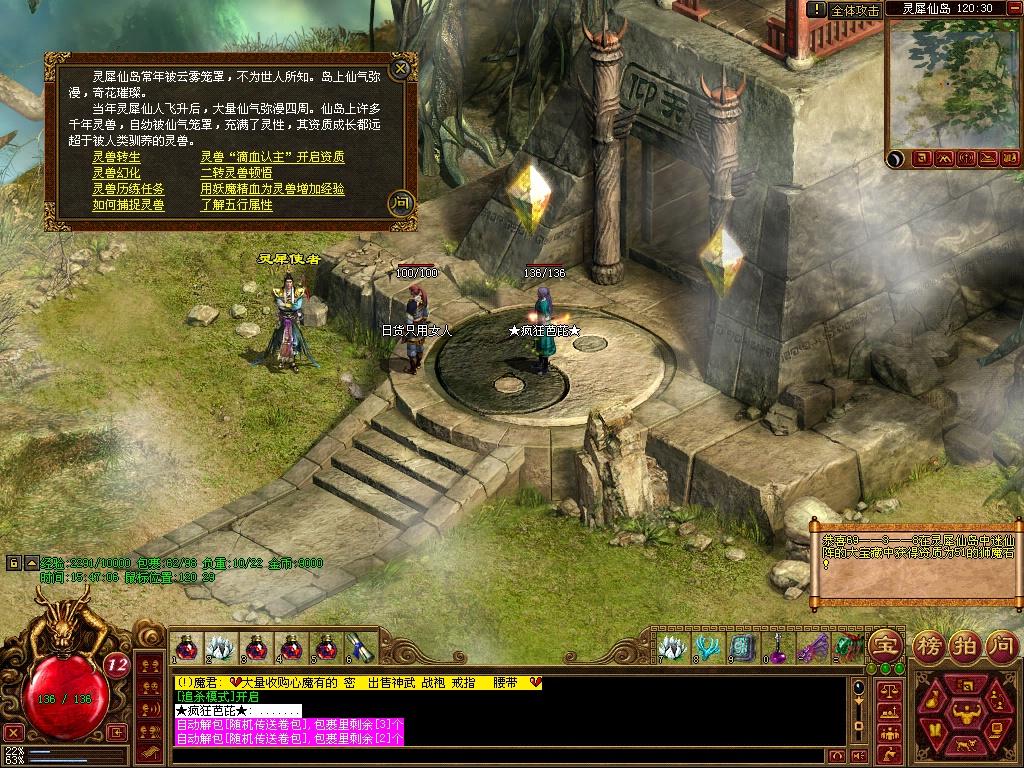Viewport: 1024px width, 768px height.
Task: Toggle the 全体攻击 attack mode button
Action: (856, 9)
